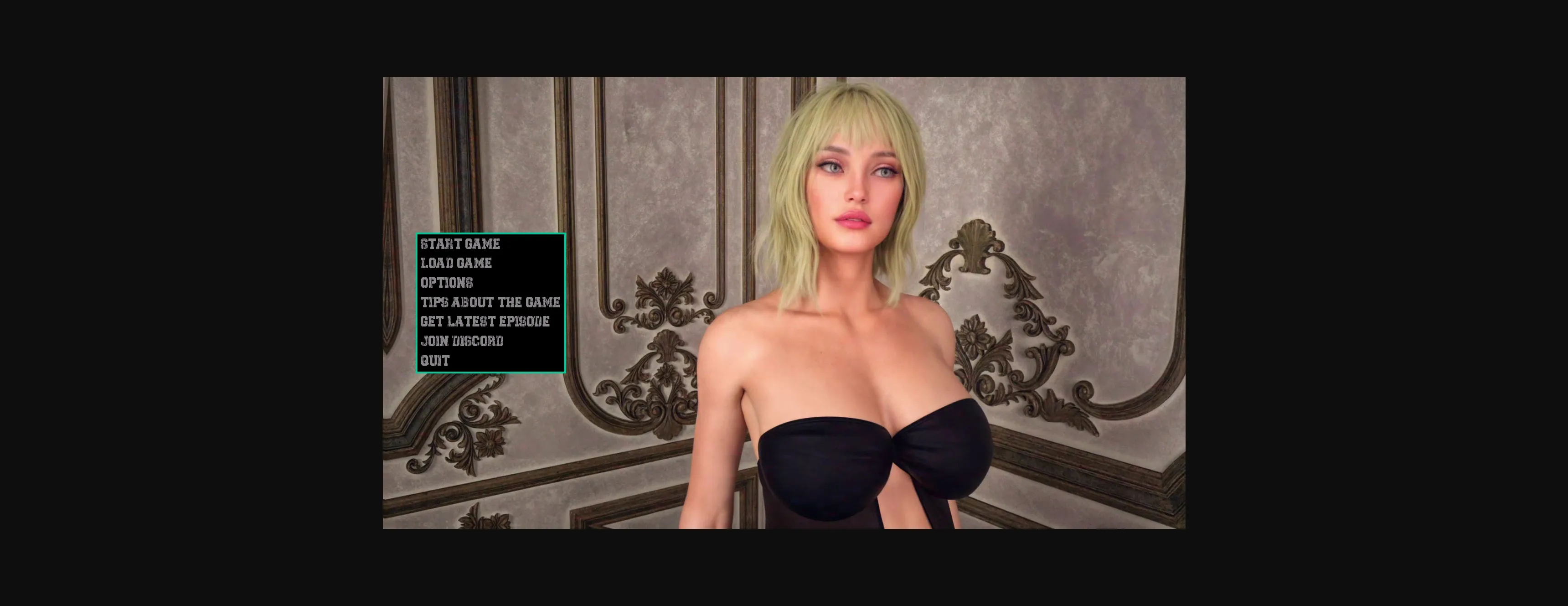Image resolution: width=1568 pixels, height=606 pixels.
Task: Select Get Latest Episode link
Action: [485, 321]
